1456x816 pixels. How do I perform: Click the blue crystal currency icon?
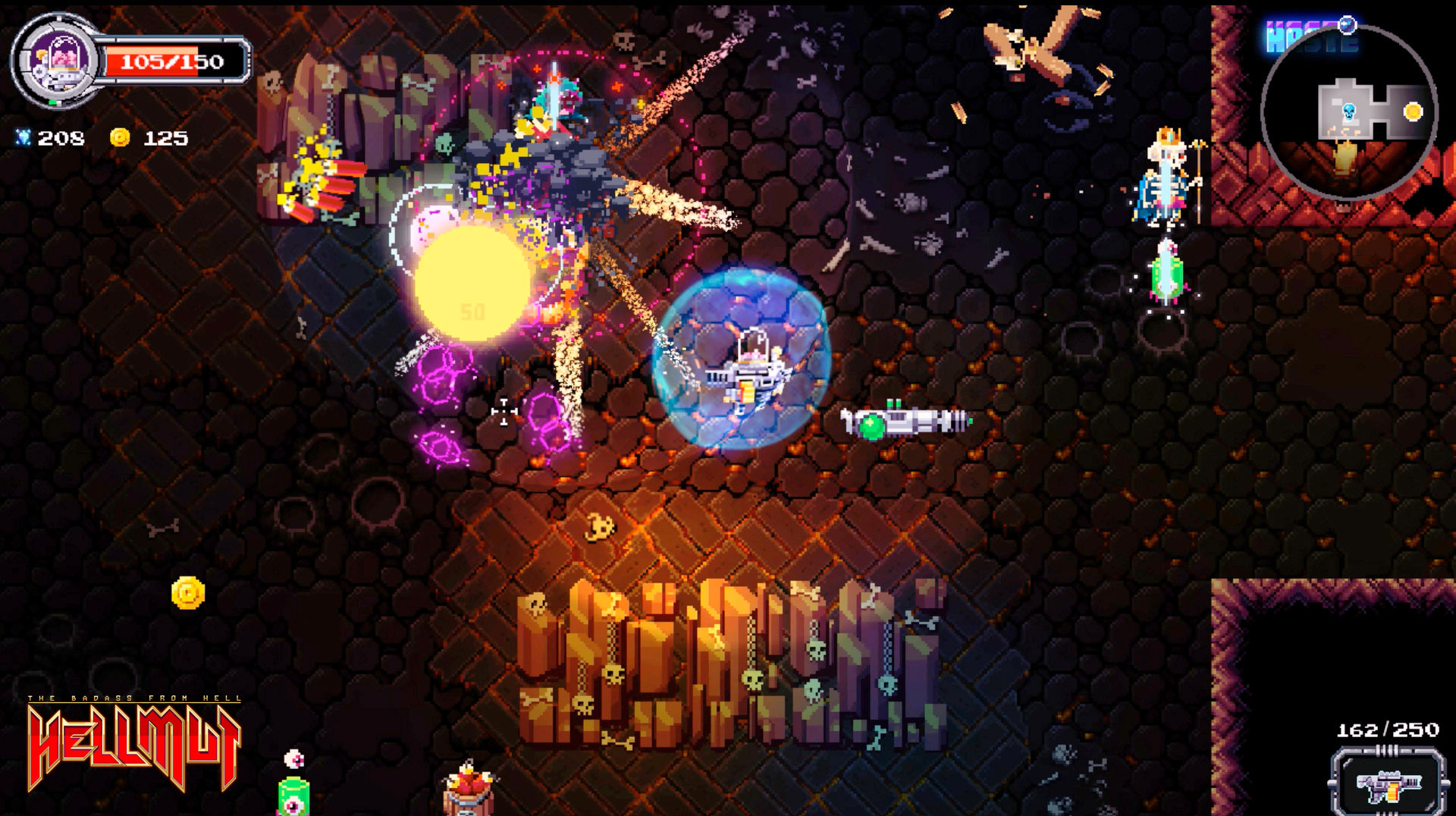pos(25,139)
